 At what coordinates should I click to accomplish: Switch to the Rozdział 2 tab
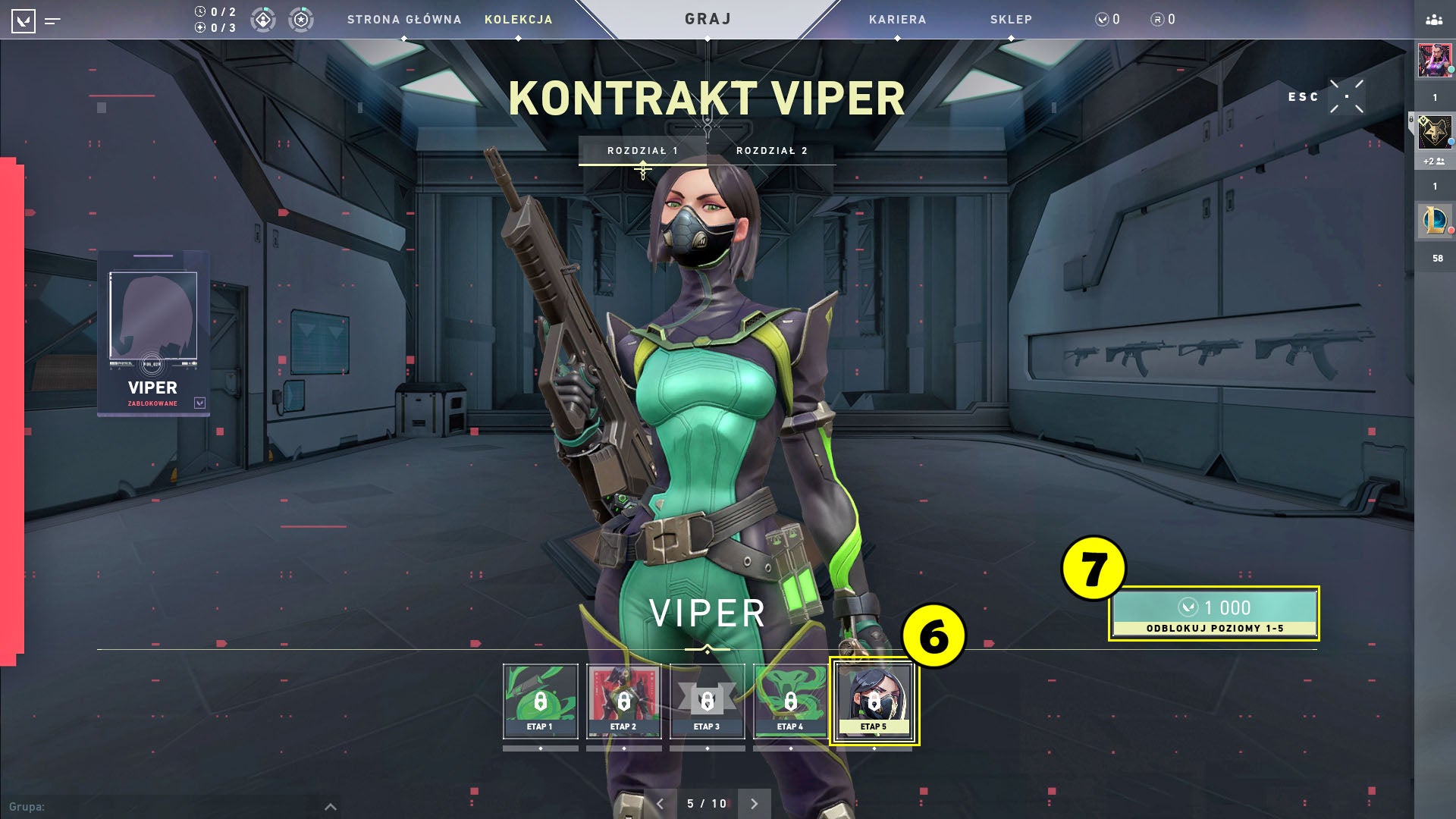click(771, 151)
